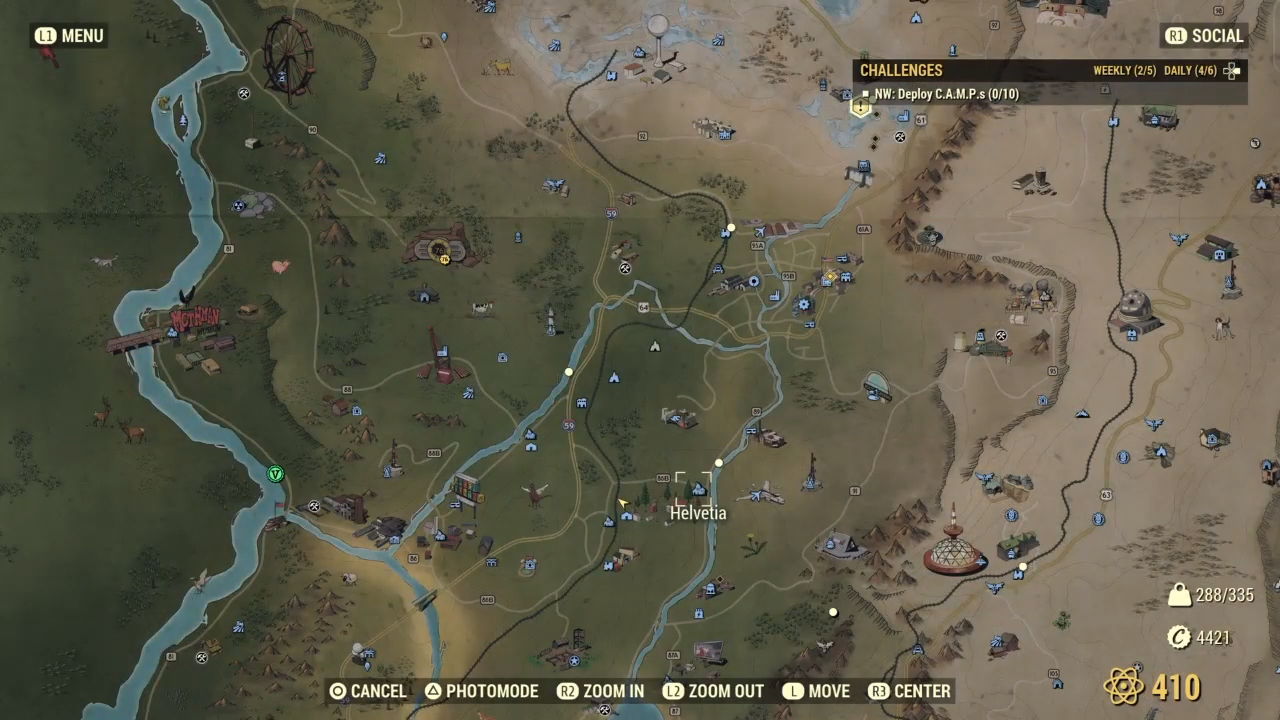Image resolution: width=1280 pixels, height=720 pixels.
Task: Select the Deploy C.A.M.P.s challenge entry
Action: [945, 94]
